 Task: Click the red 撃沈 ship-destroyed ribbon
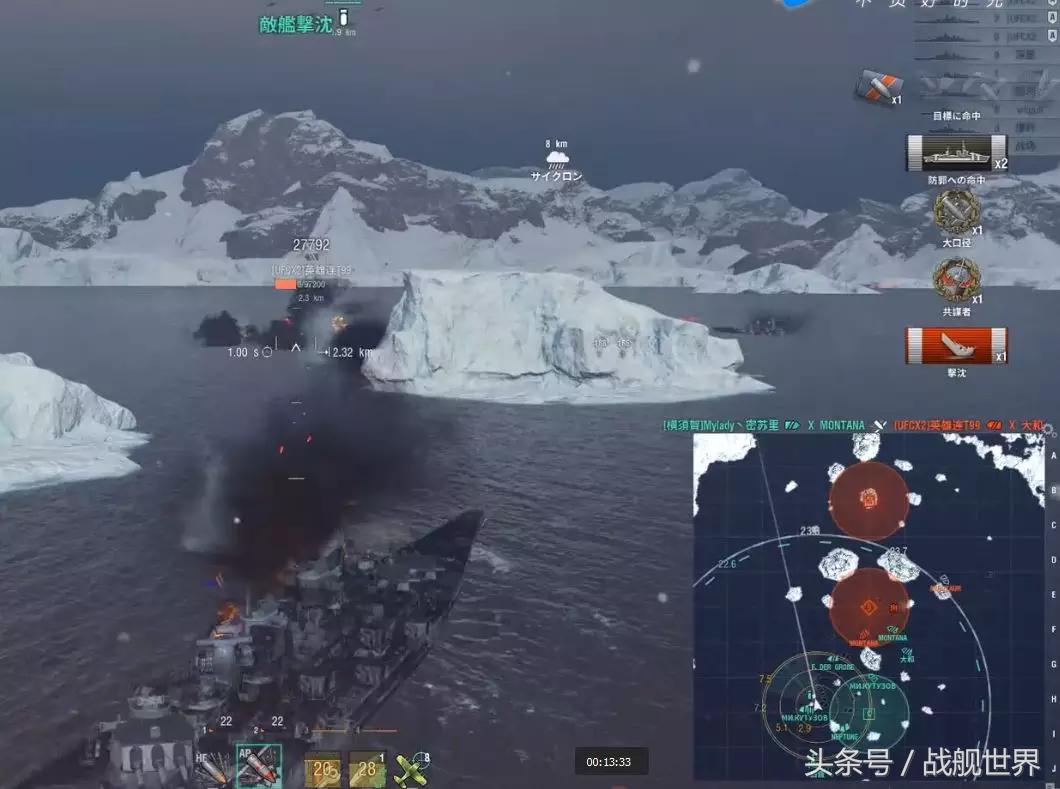(x=956, y=346)
